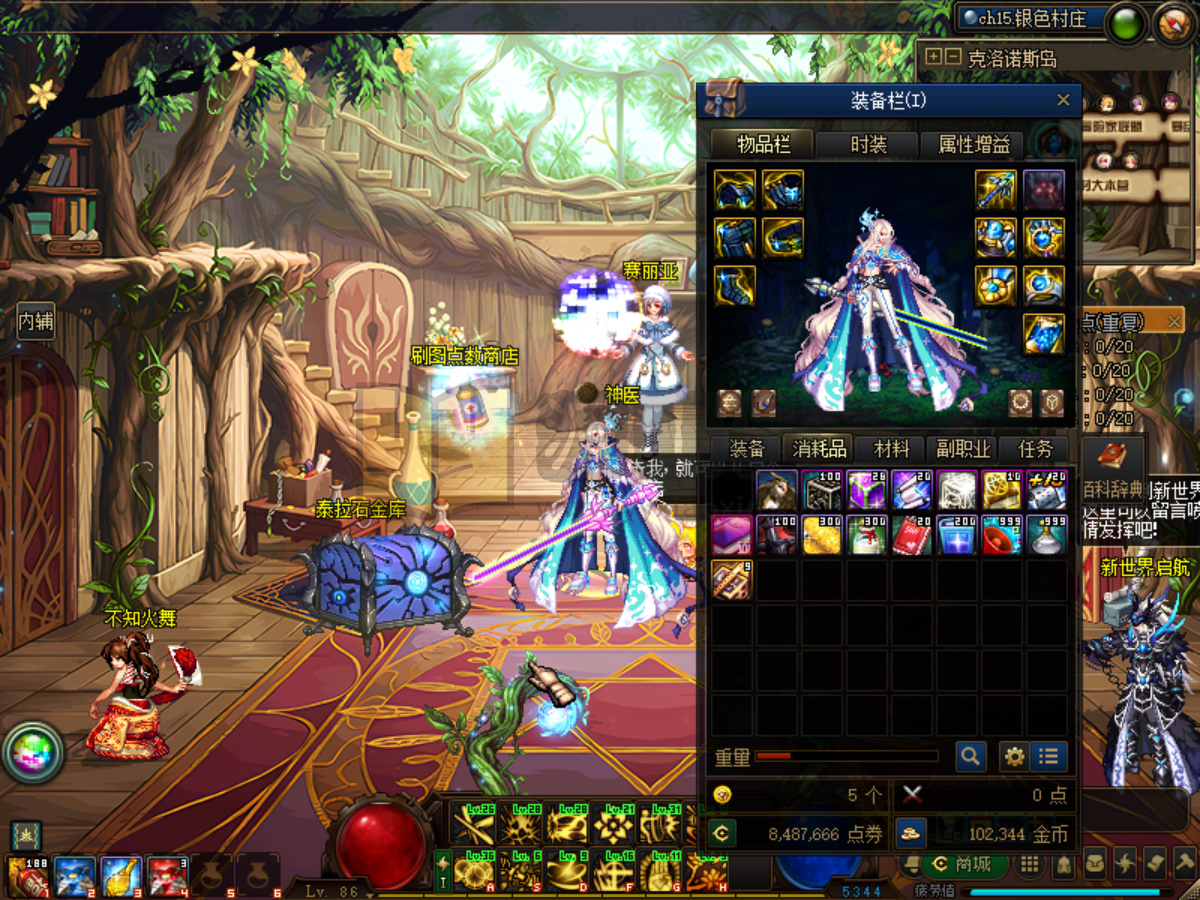Click the 内辅 side button
This screenshot has height=900, width=1200.
click(35, 321)
